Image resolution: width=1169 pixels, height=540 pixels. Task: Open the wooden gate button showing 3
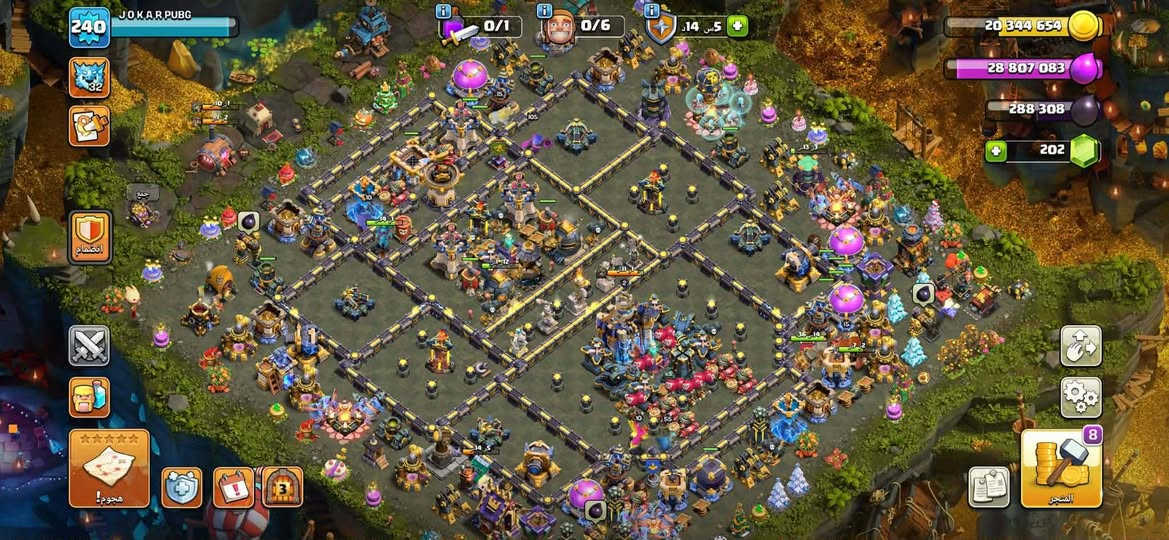(x=282, y=487)
